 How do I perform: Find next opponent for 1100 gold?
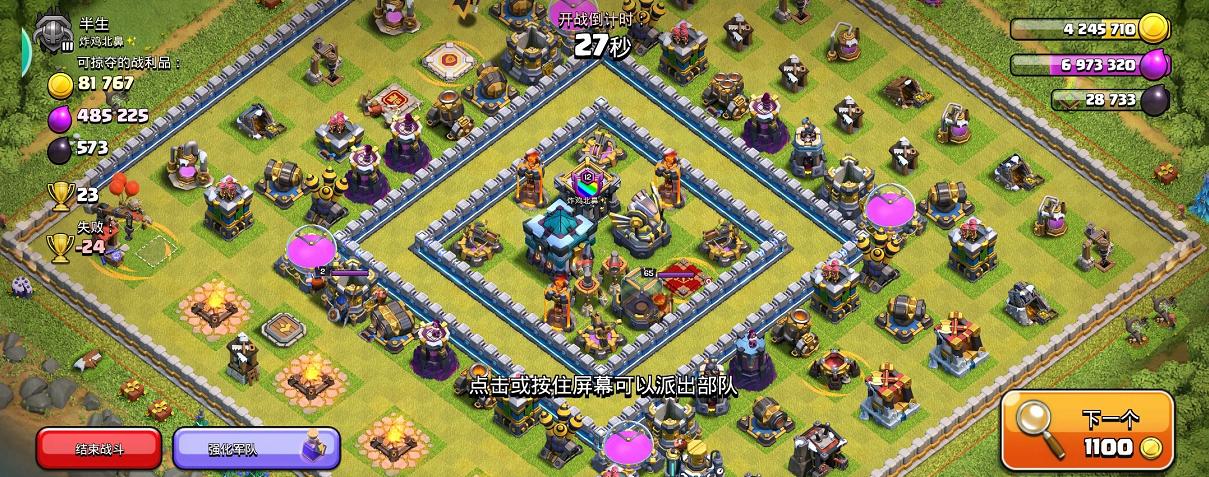[x=1087, y=430]
